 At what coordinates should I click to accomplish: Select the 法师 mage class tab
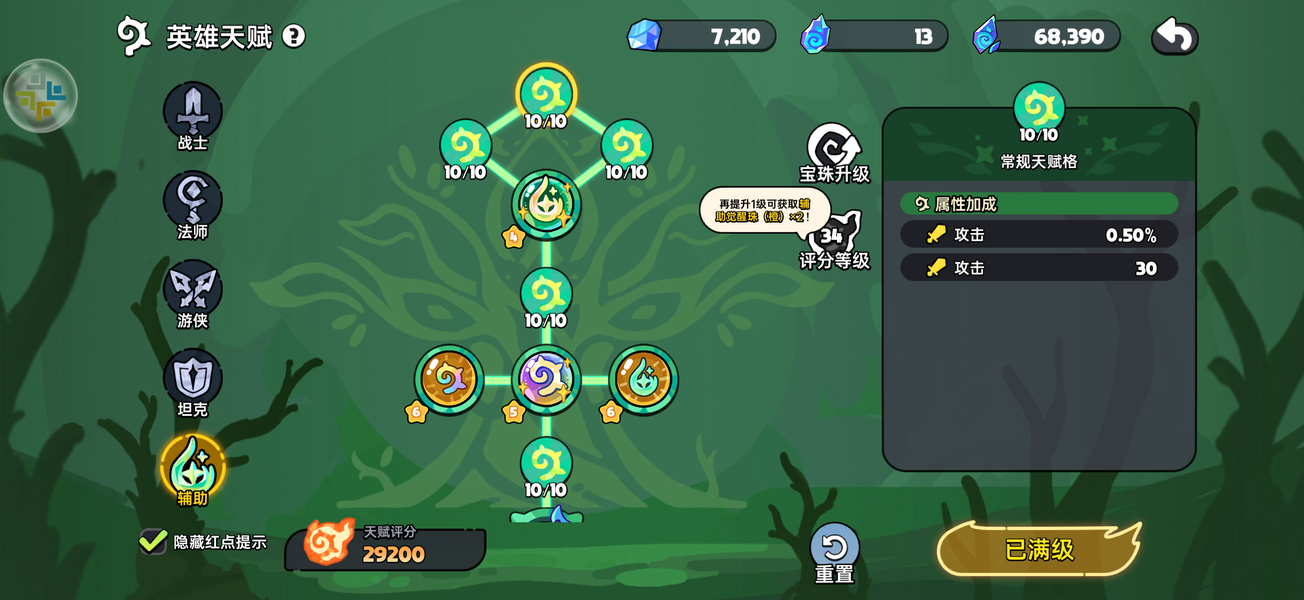(x=193, y=200)
